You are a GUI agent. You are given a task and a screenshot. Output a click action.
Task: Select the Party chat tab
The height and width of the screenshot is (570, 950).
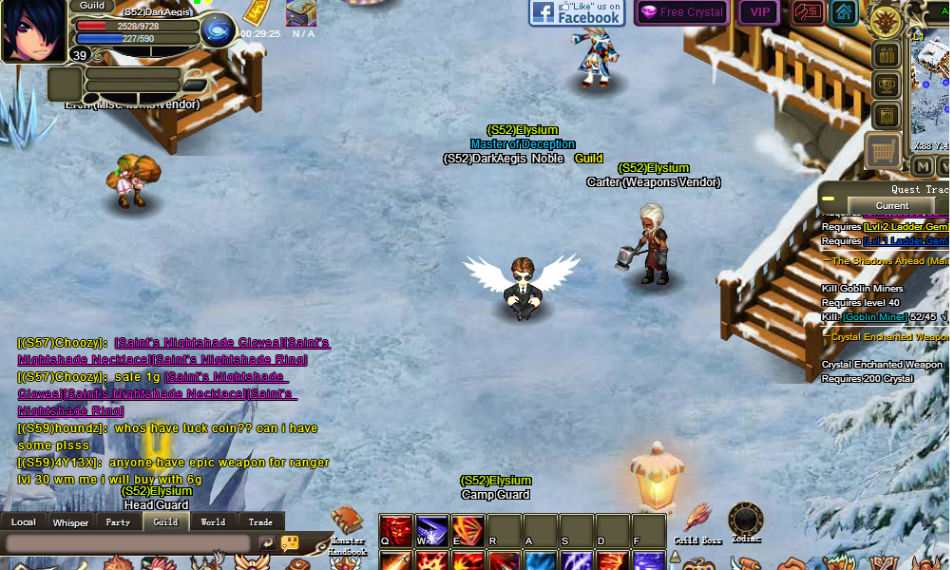118,522
